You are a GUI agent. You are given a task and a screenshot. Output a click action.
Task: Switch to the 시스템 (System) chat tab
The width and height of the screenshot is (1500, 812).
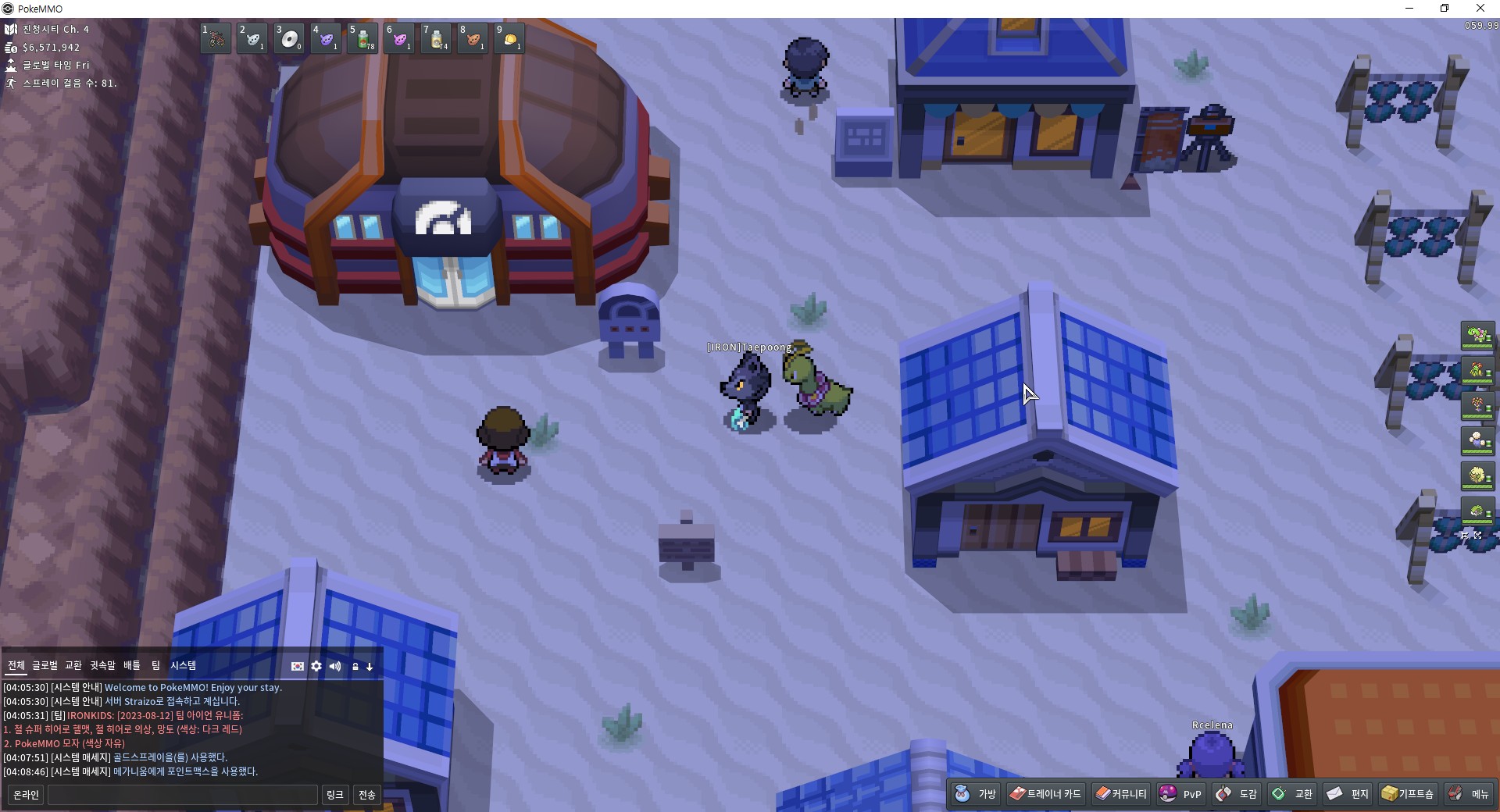click(183, 665)
